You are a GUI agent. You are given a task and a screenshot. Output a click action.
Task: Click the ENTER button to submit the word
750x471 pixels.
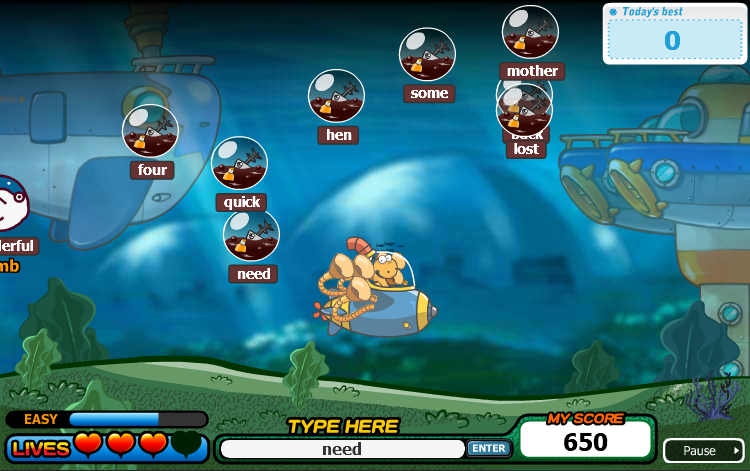488,449
